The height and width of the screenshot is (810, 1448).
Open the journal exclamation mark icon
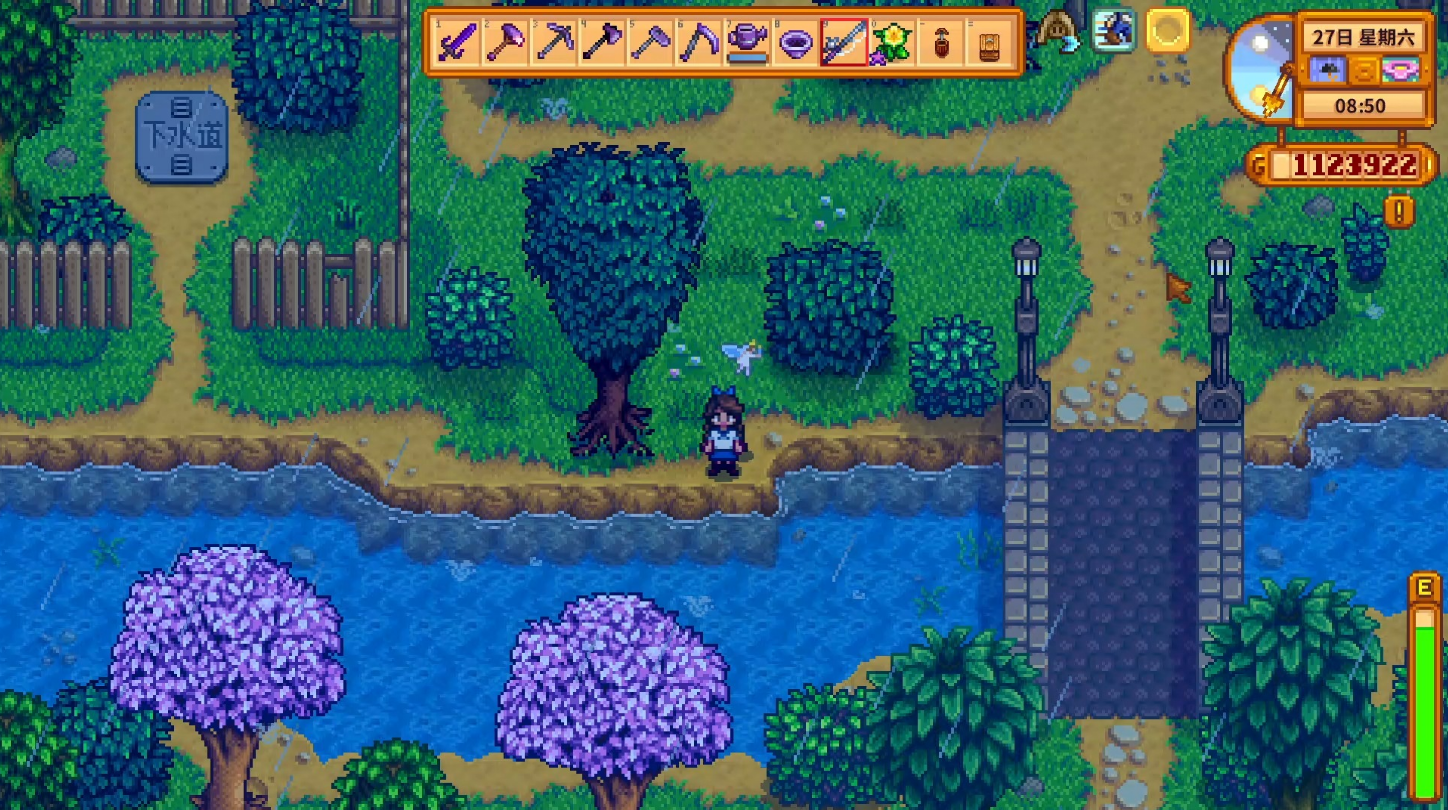pyautogui.click(x=1399, y=211)
